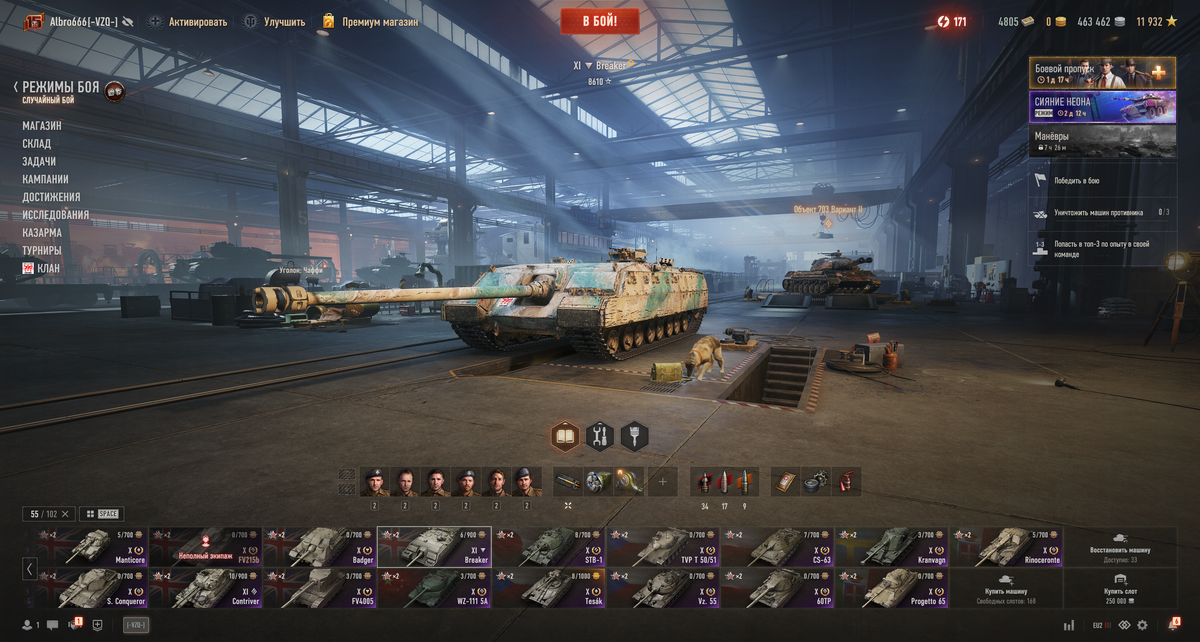Image resolution: width=1200 pixels, height=642 pixels.
Task: Show the ИССЛЕДОВАНИЯ research screen
Action: click(x=56, y=215)
